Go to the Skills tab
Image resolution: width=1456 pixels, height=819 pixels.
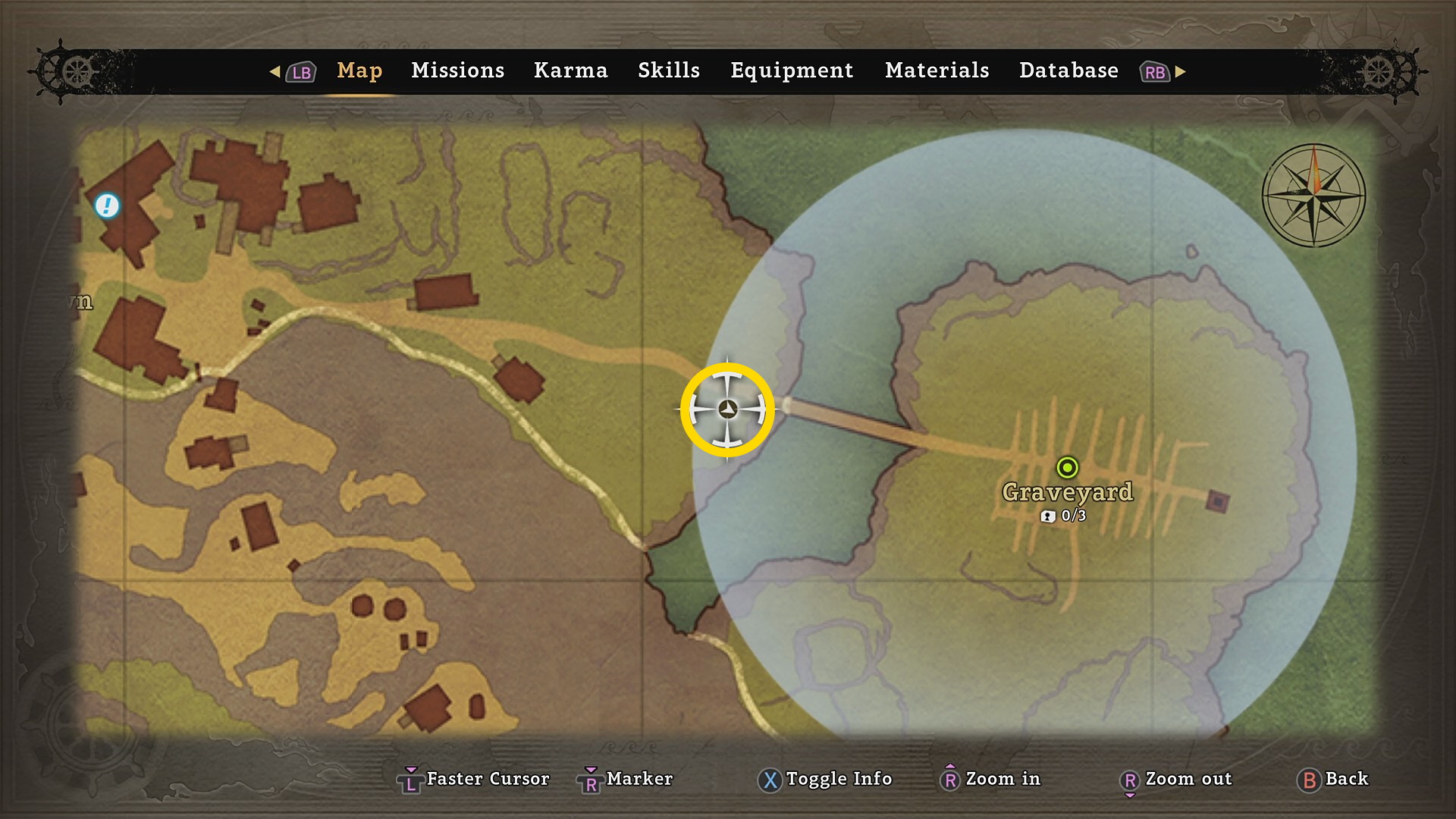(668, 71)
